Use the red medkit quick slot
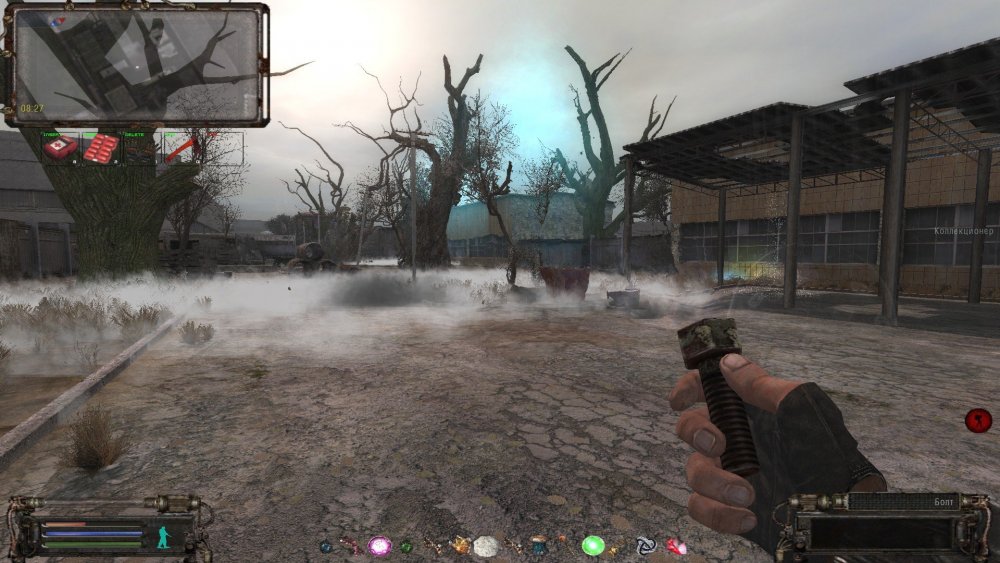This screenshot has height=563, width=1000. tap(60, 149)
